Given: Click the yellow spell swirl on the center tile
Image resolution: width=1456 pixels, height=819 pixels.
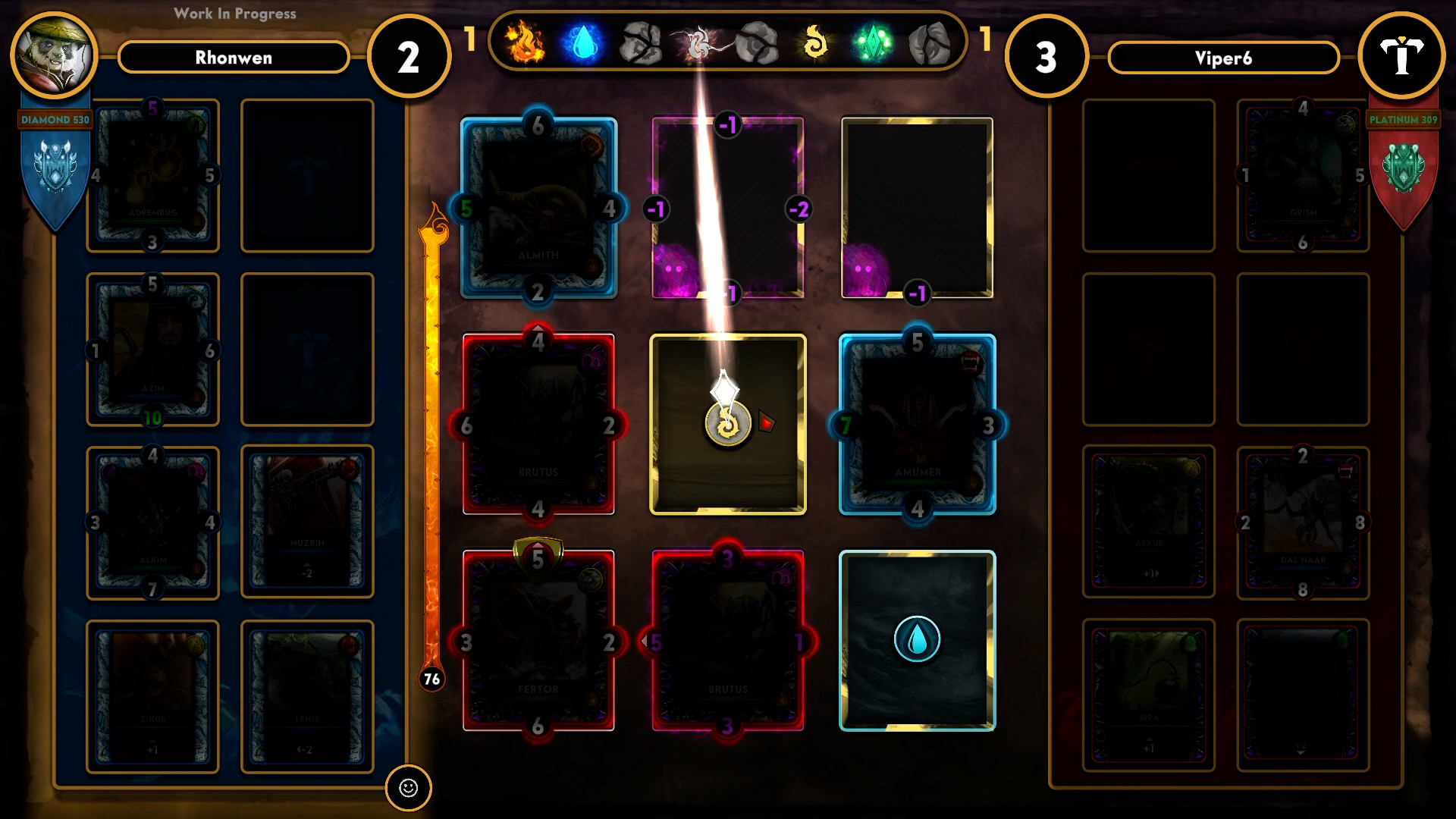Looking at the screenshot, I should click(x=726, y=425).
